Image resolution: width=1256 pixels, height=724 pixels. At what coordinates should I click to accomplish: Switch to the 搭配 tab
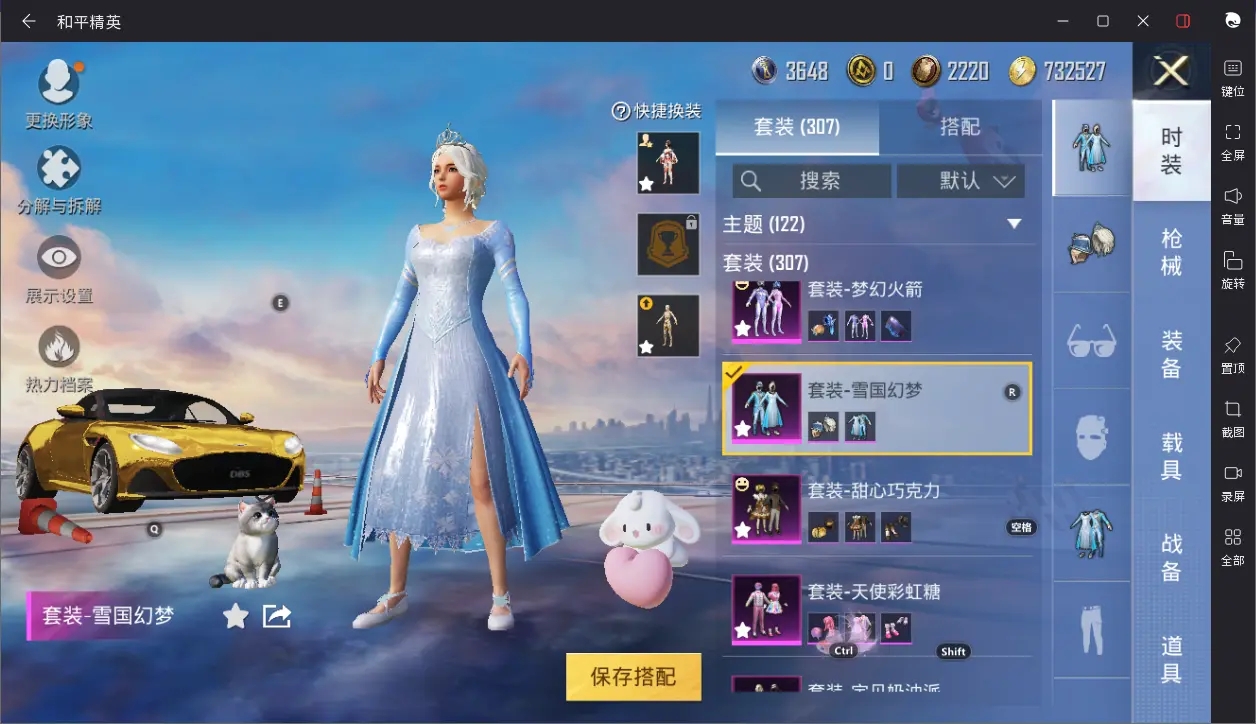[x=959, y=127]
